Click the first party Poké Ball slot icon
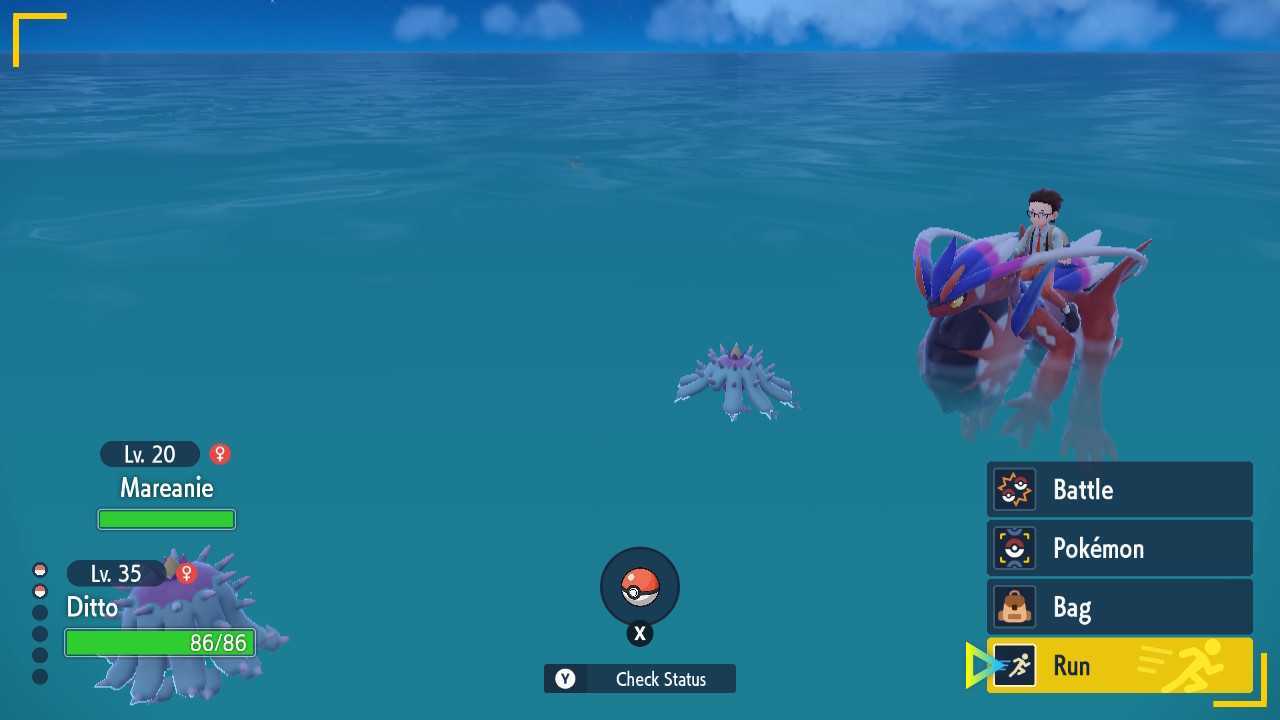This screenshot has width=1280, height=720. pos(39,569)
